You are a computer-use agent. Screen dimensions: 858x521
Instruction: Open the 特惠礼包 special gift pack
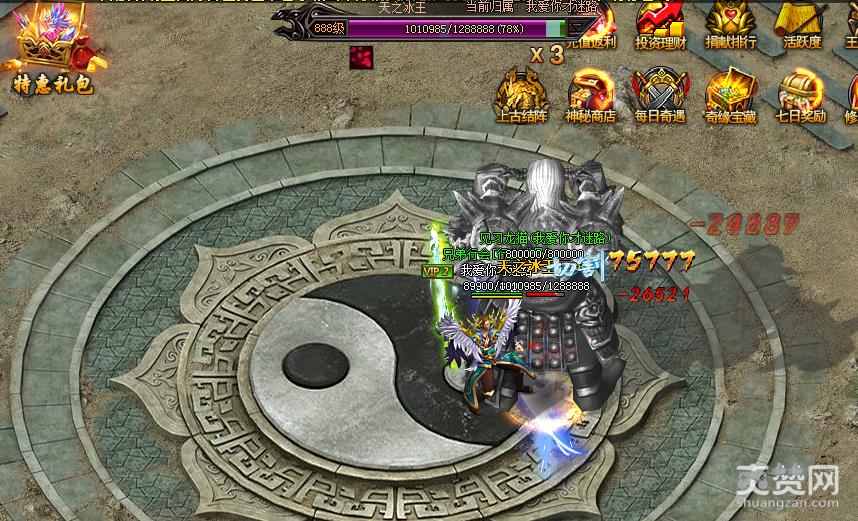click(52, 52)
